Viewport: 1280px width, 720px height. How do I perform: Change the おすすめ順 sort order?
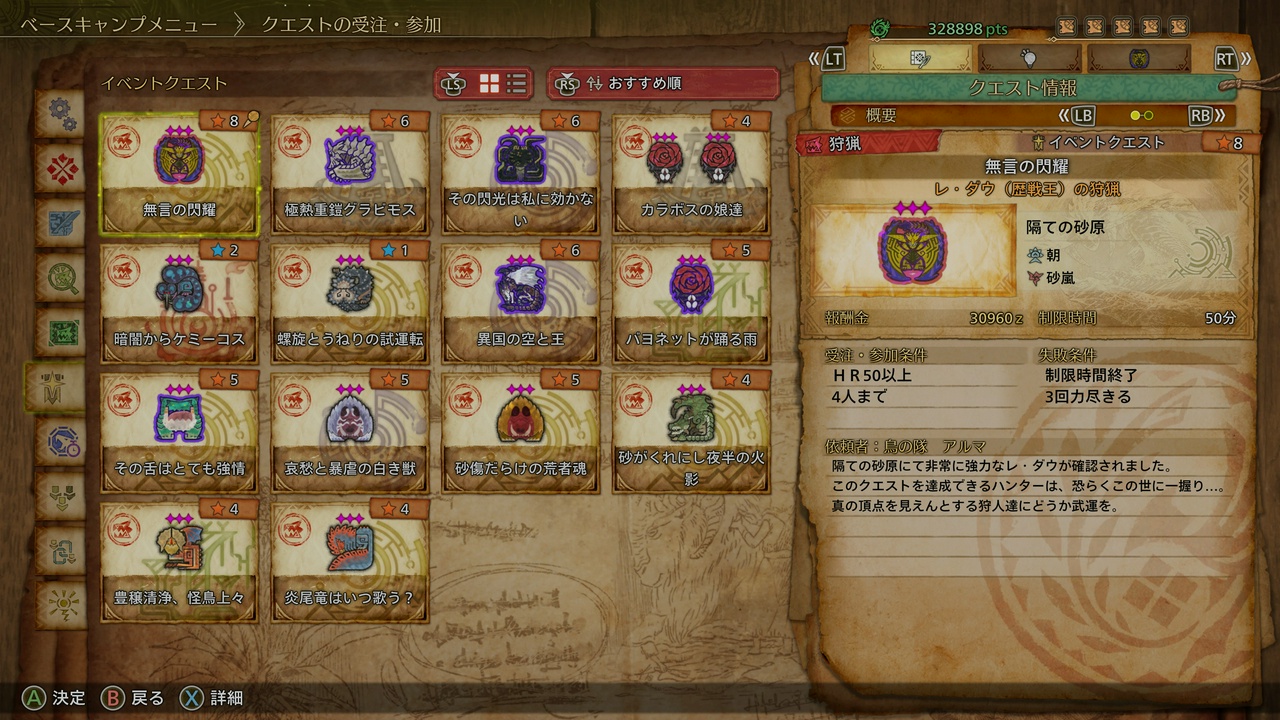point(663,84)
